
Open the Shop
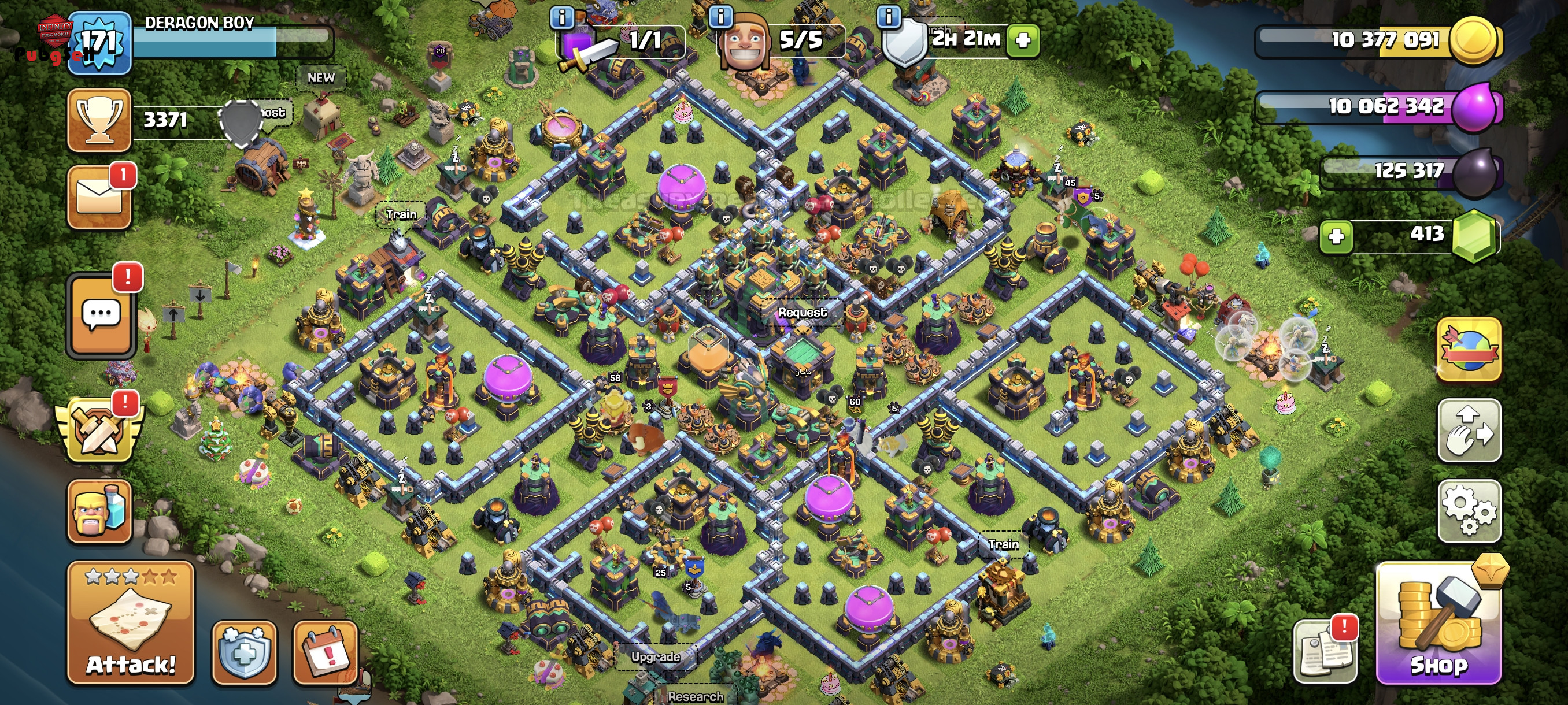1438,624
